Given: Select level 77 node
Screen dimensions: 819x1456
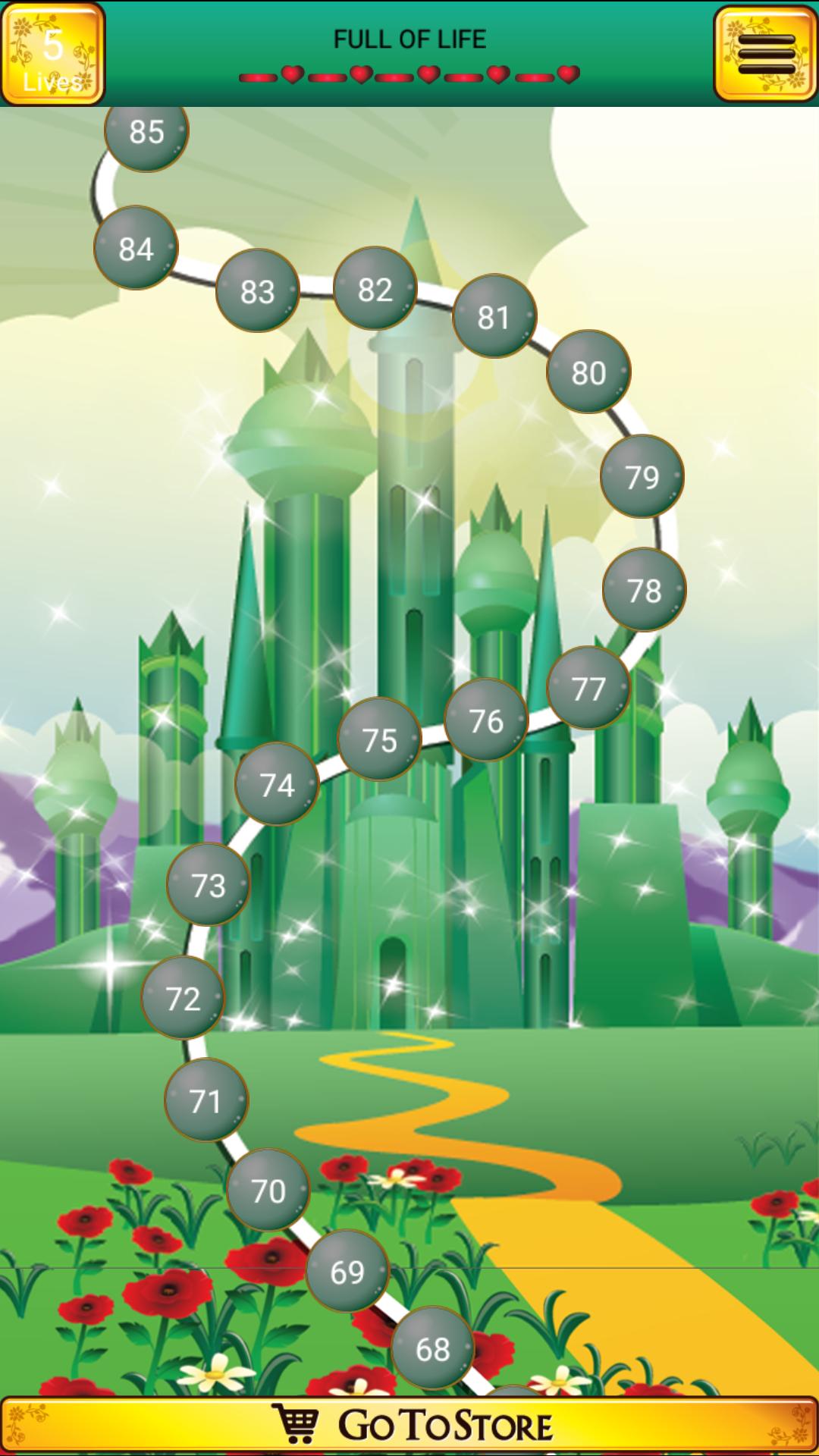Looking at the screenshot, I should pyautogui.click(x=588, y=688).
